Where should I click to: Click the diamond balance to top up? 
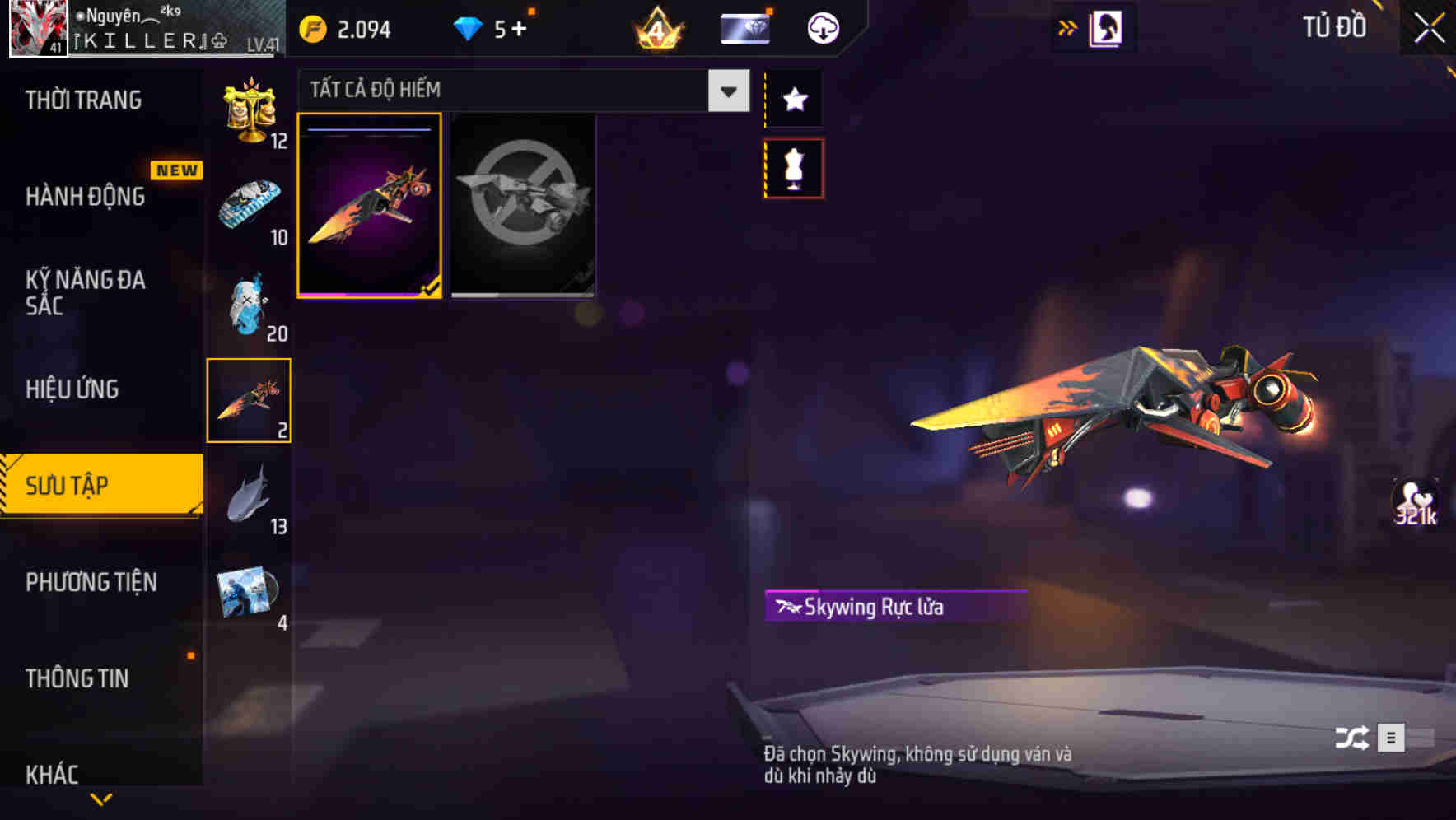point(486,27)
